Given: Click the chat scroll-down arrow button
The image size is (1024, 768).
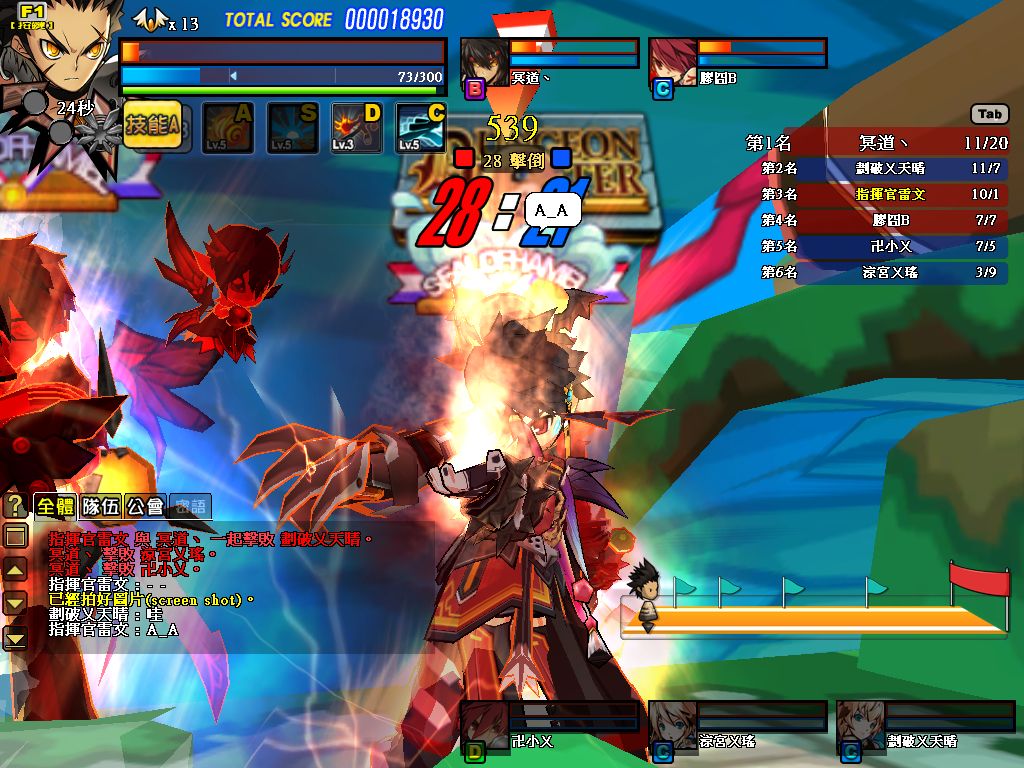Looking at the screenshot, I should pyautogui.click(x=16, y=603).
